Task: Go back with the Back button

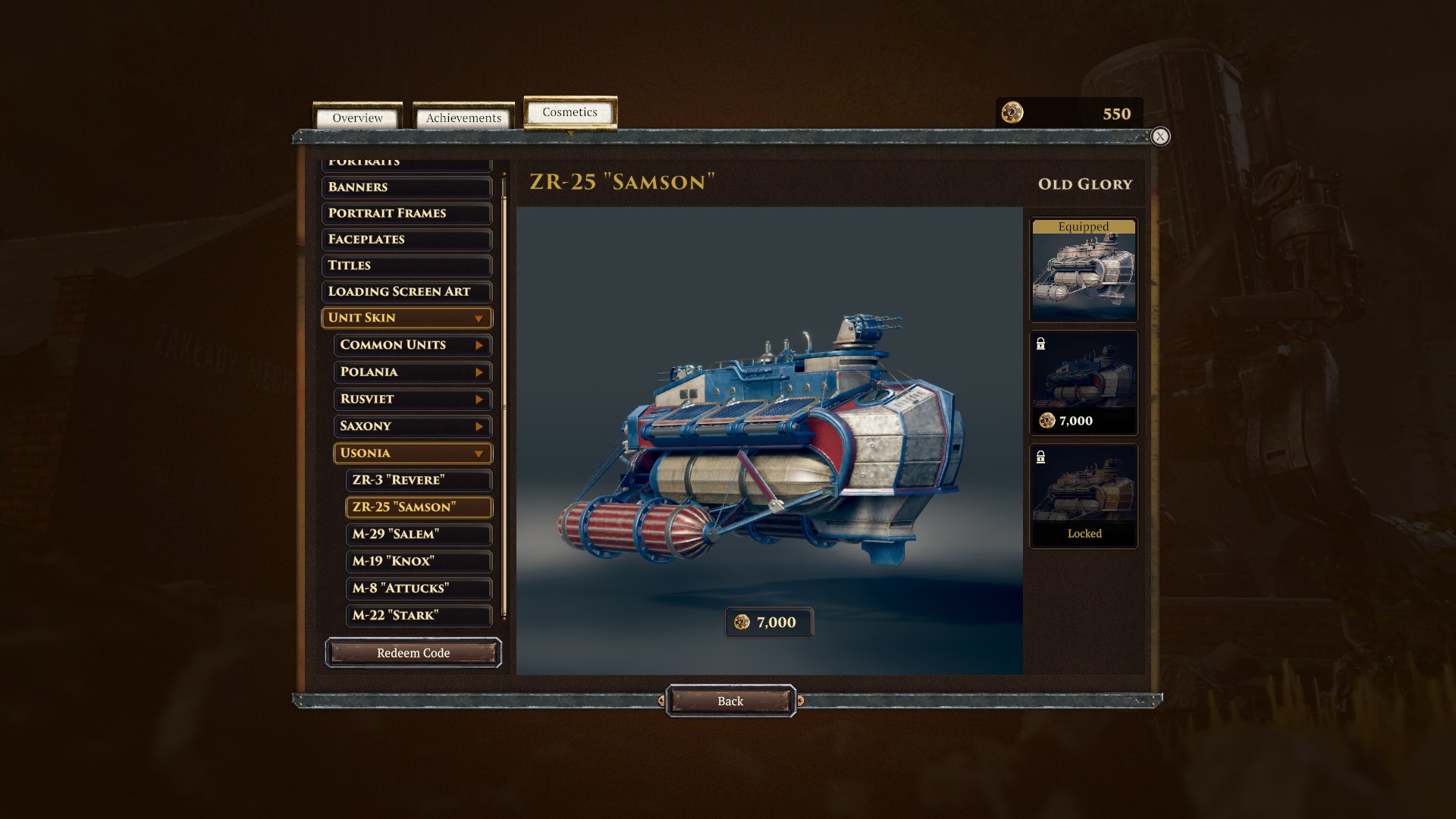Action: pyautogui.click(x=730, y=701)
